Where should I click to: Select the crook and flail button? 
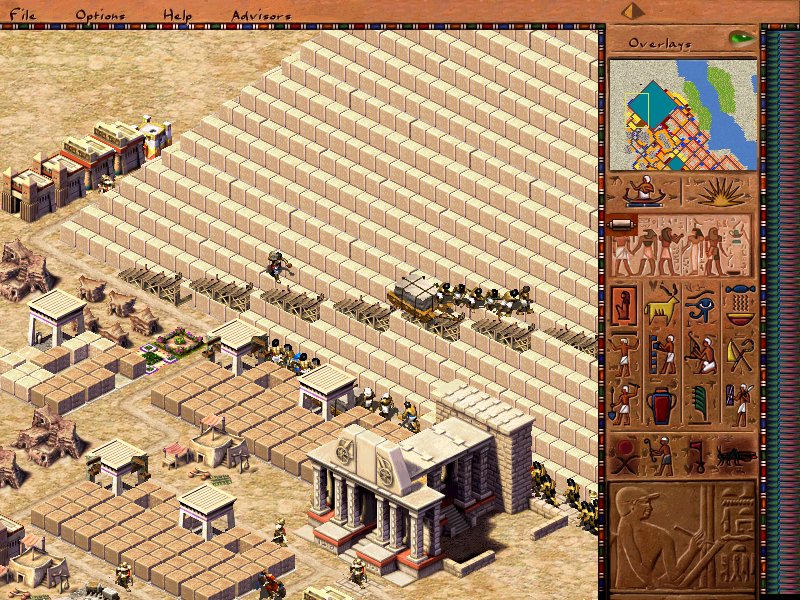pyautogui.click(x=739, y=355)
